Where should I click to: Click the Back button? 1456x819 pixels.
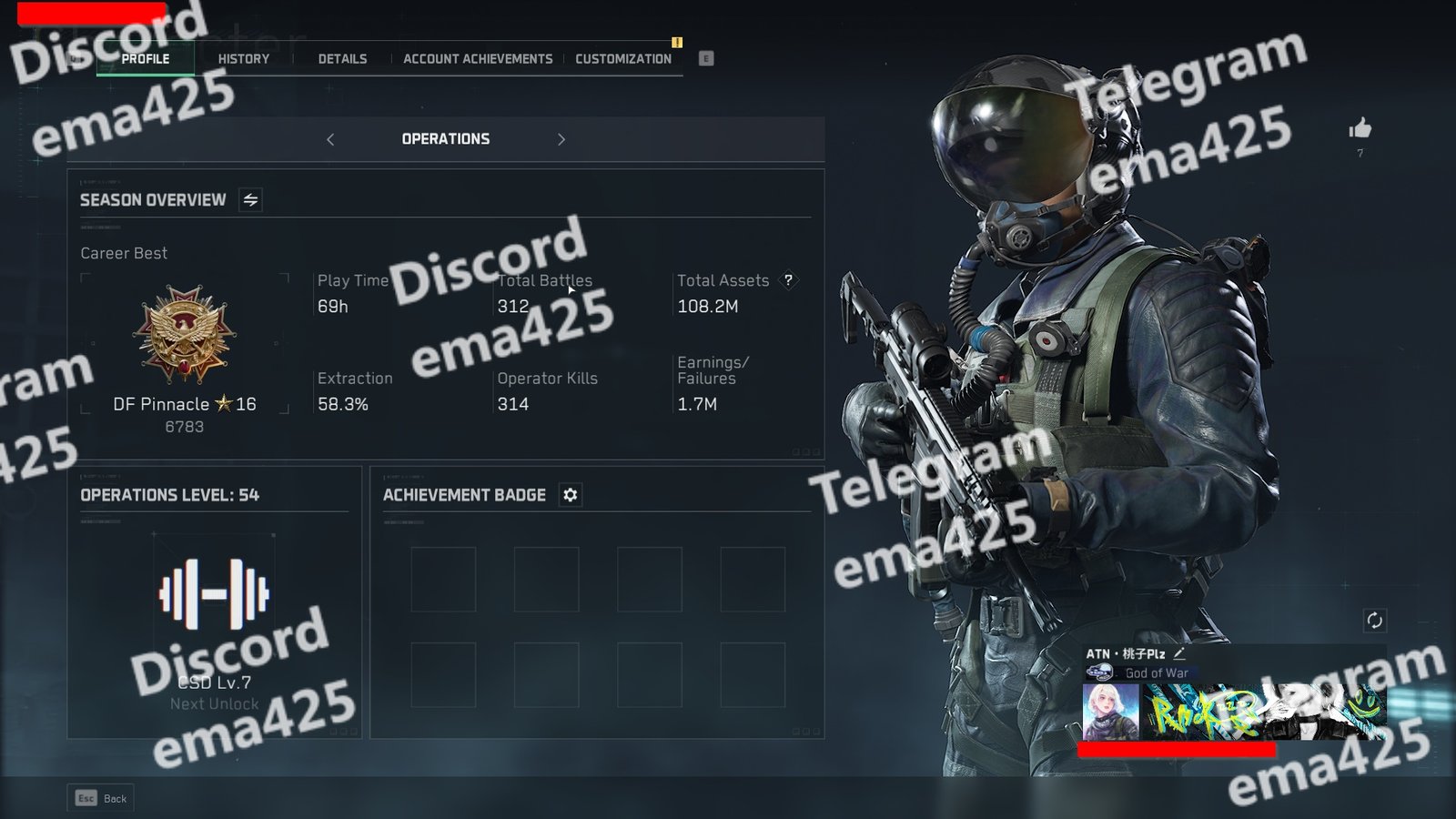pos(101,798)
